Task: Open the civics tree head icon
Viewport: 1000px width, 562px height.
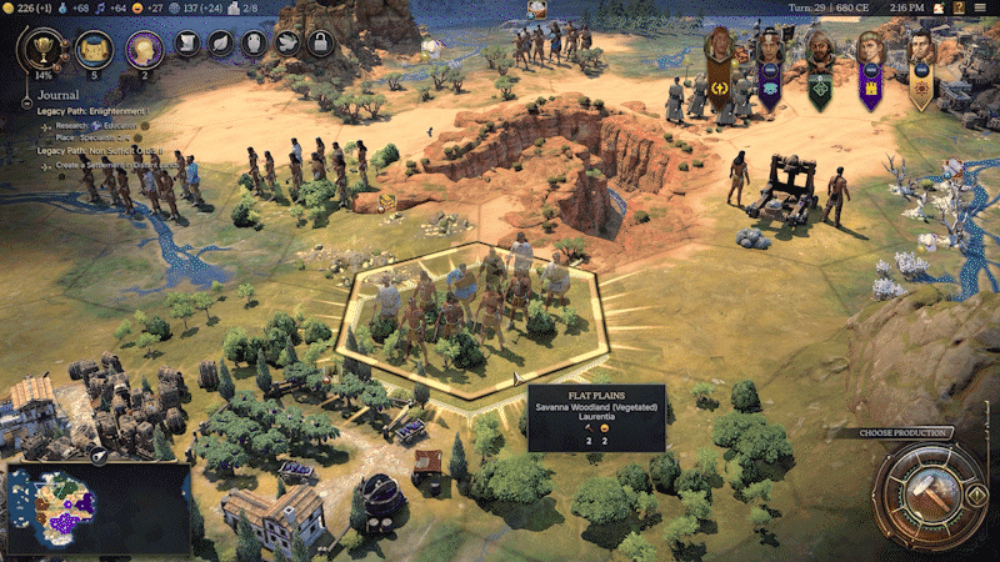Action: click(x=144, y=49)
